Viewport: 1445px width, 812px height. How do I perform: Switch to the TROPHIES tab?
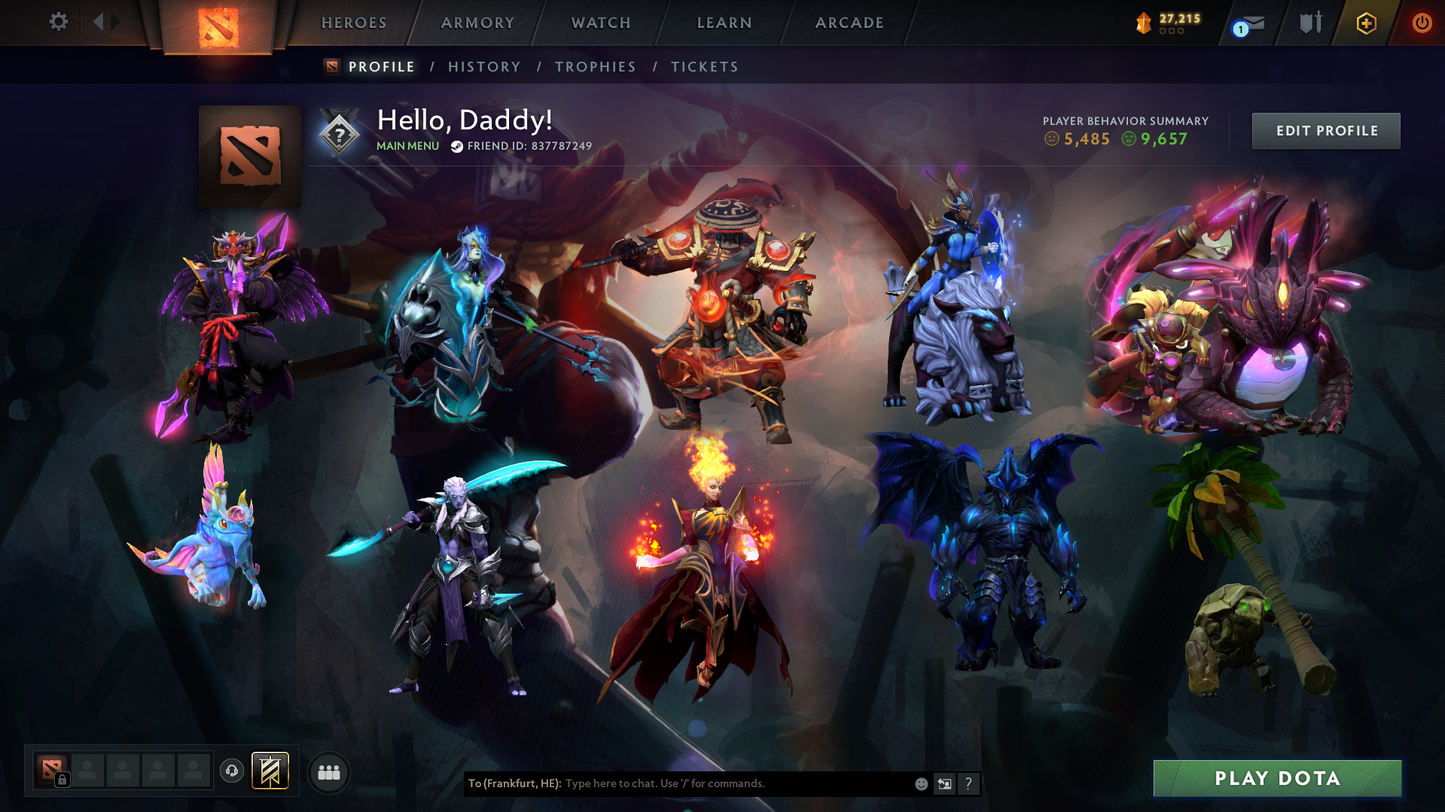[x=596, y=66]
